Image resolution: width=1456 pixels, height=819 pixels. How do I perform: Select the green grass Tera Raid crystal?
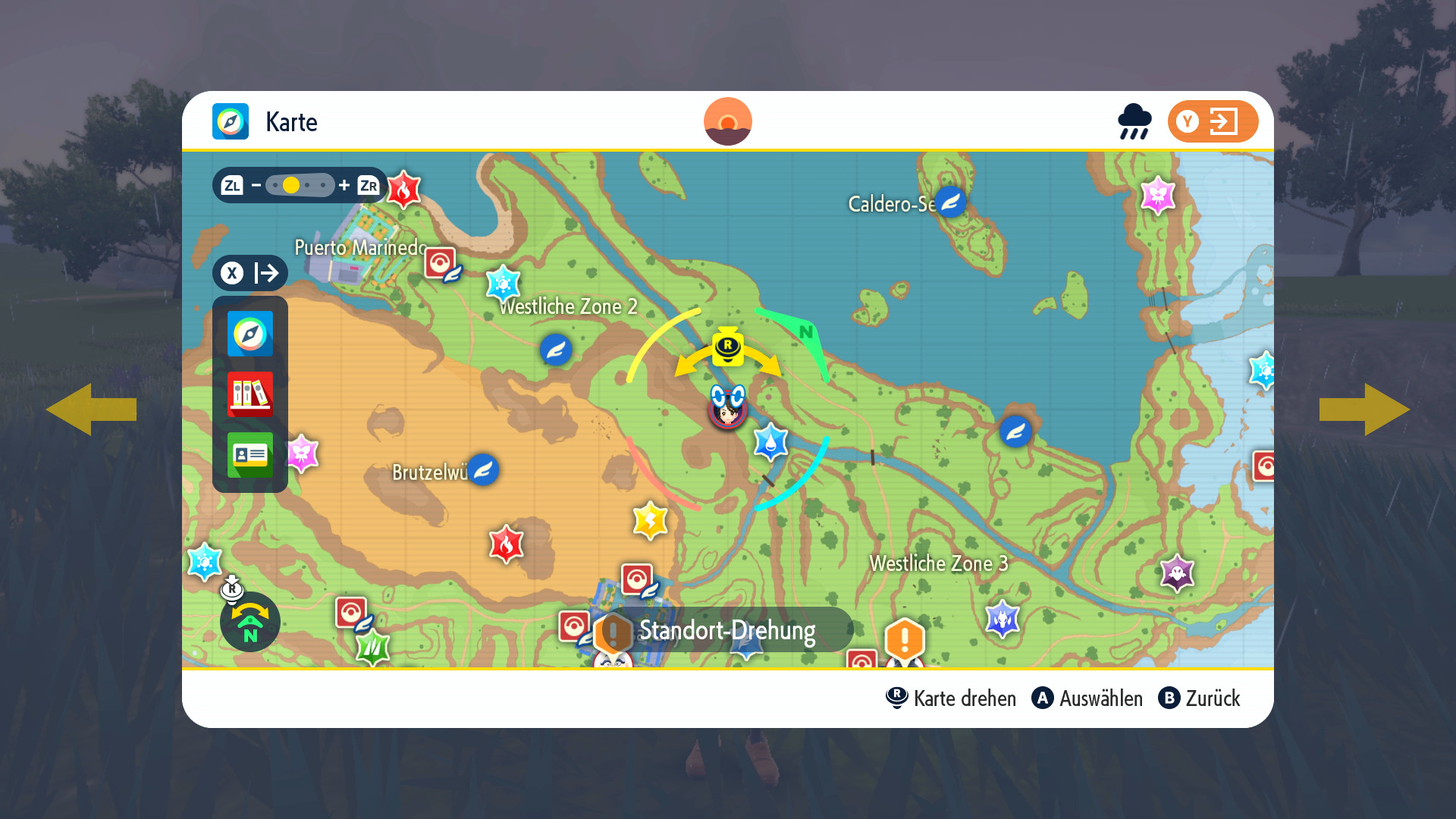pyautogui.click(x=372, y=647)
